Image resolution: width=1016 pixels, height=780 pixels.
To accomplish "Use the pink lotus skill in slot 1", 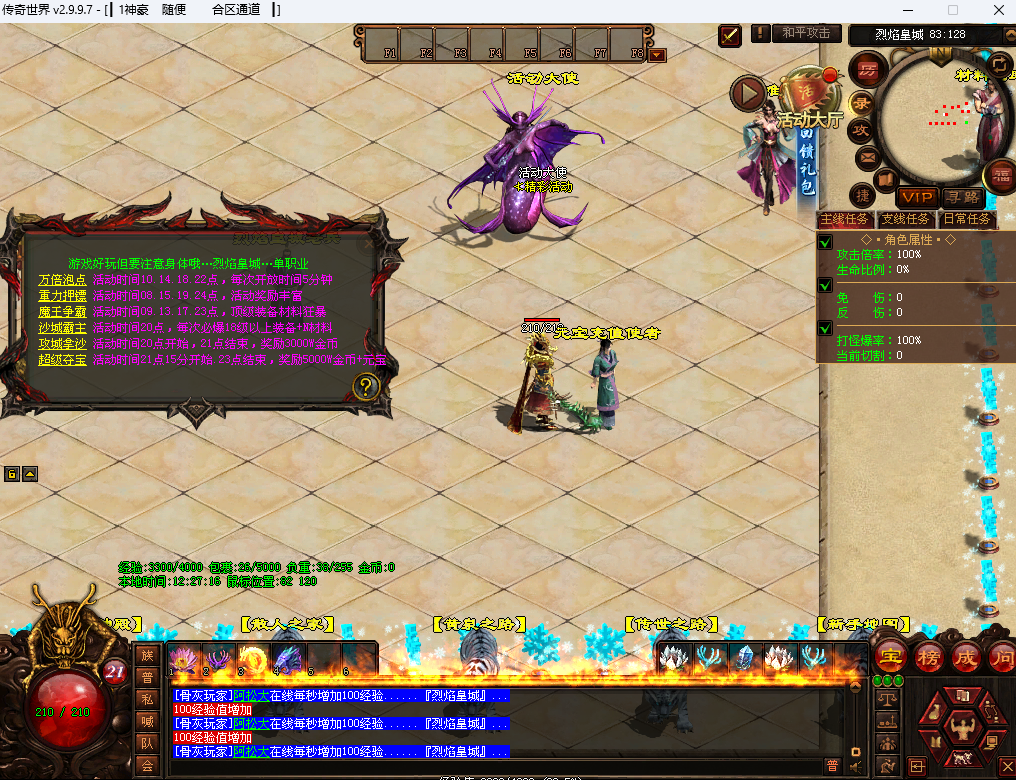I will pos(182,658).
